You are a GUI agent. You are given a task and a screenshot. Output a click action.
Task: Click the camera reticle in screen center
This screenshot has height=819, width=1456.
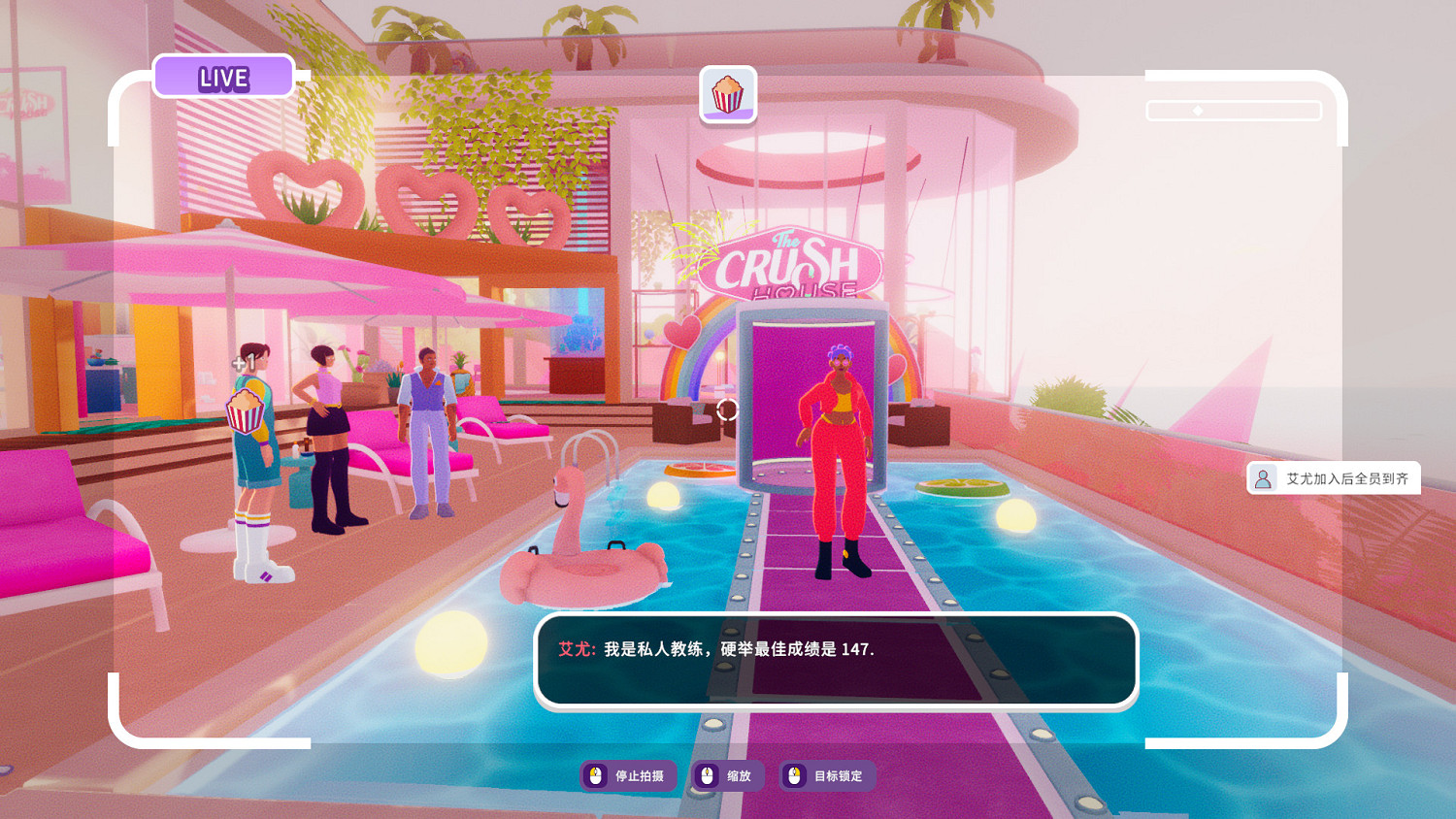pyautogui.click(x=726, y=411)
